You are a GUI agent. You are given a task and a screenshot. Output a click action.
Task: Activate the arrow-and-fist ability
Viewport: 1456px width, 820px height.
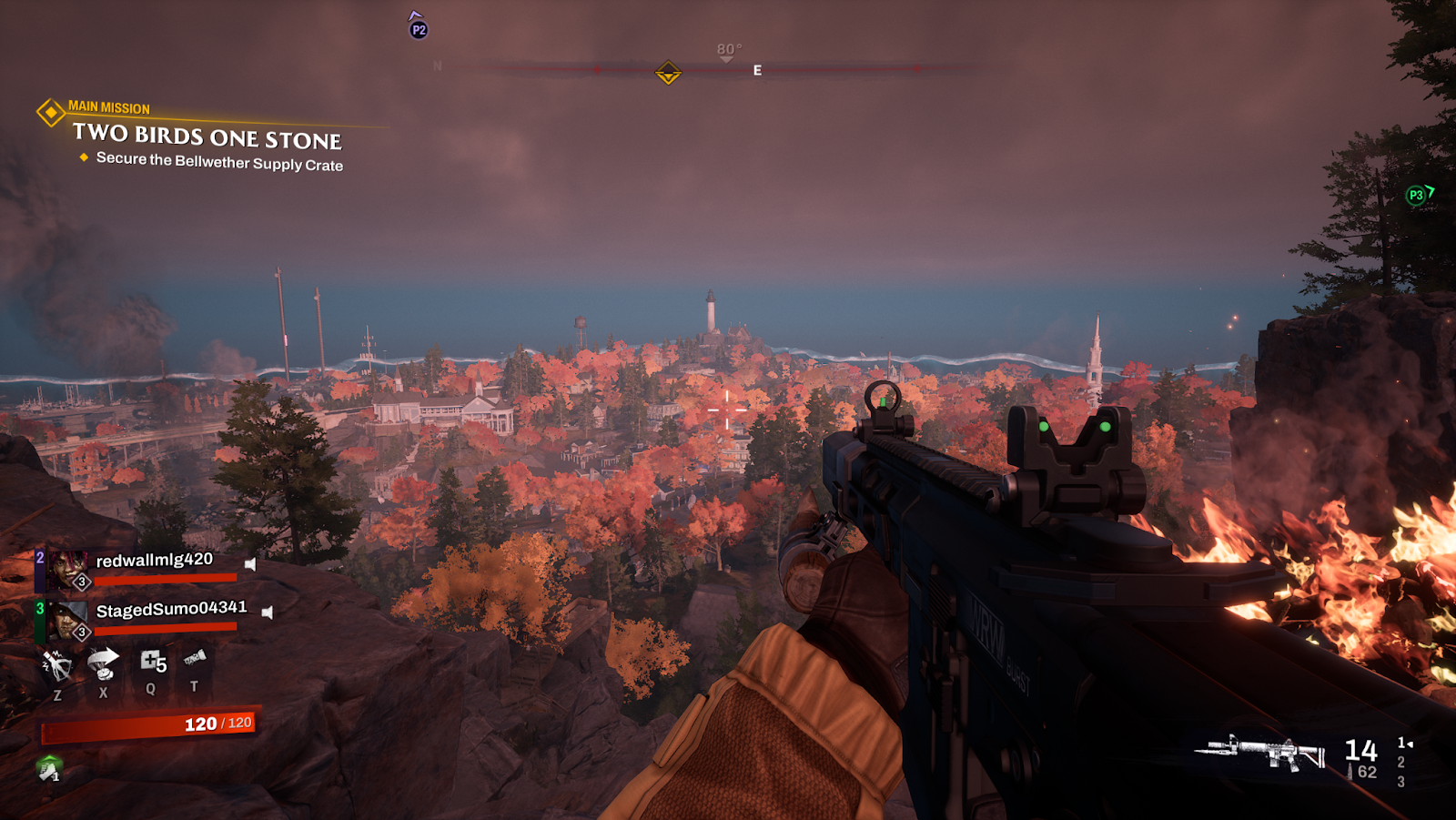pos(103,663)
